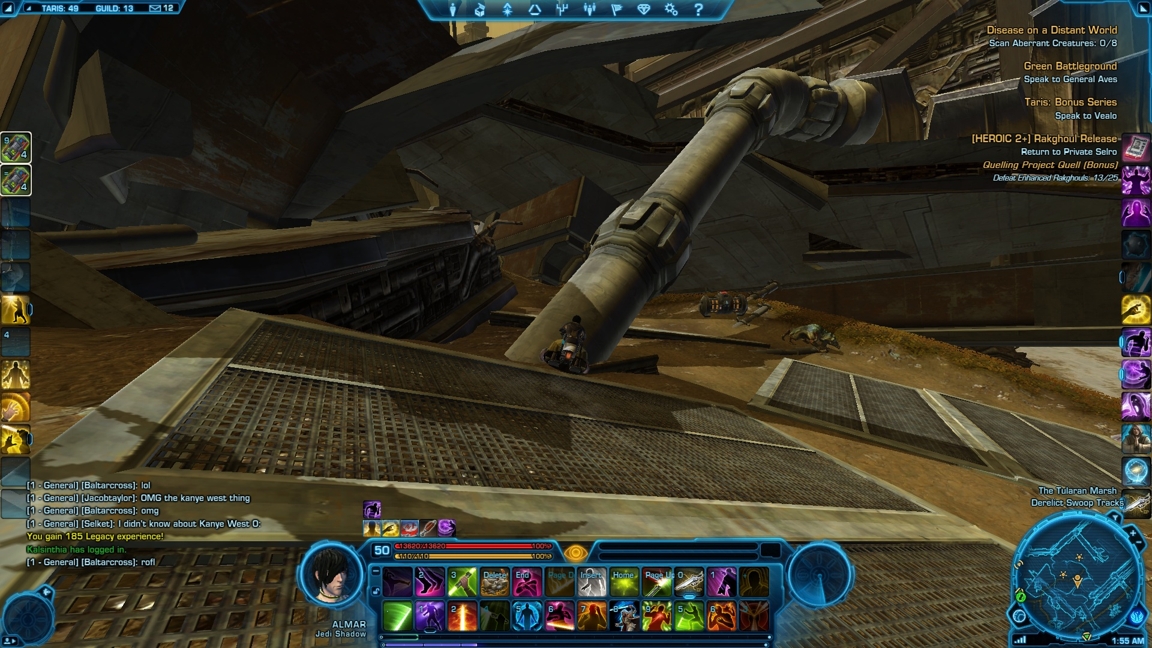Open the circular minimap
The image size is (1152, 648).
pos(1076,581)
